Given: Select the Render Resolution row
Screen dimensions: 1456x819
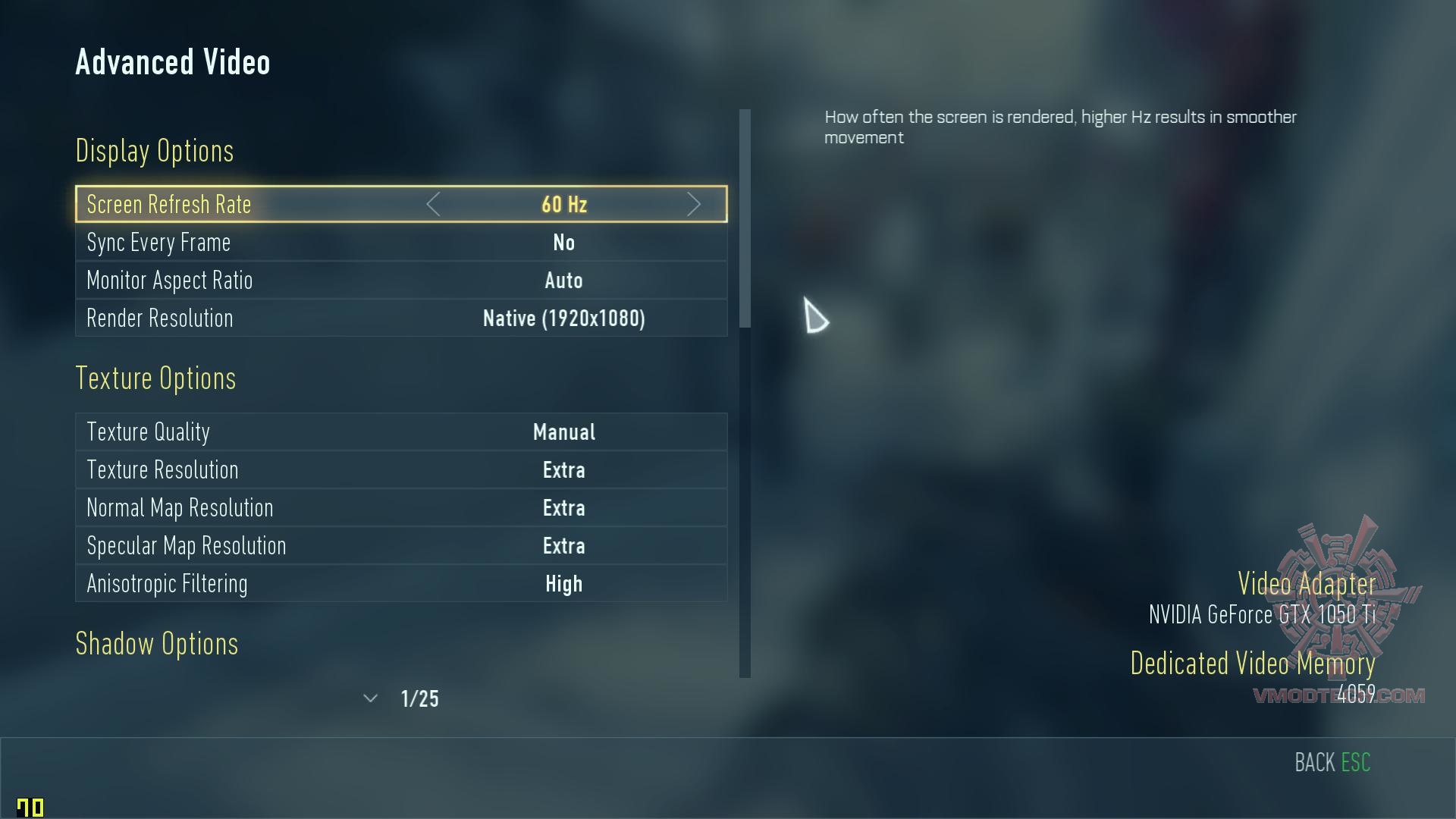Looking at the screenshot, I should tap(400, 318).
